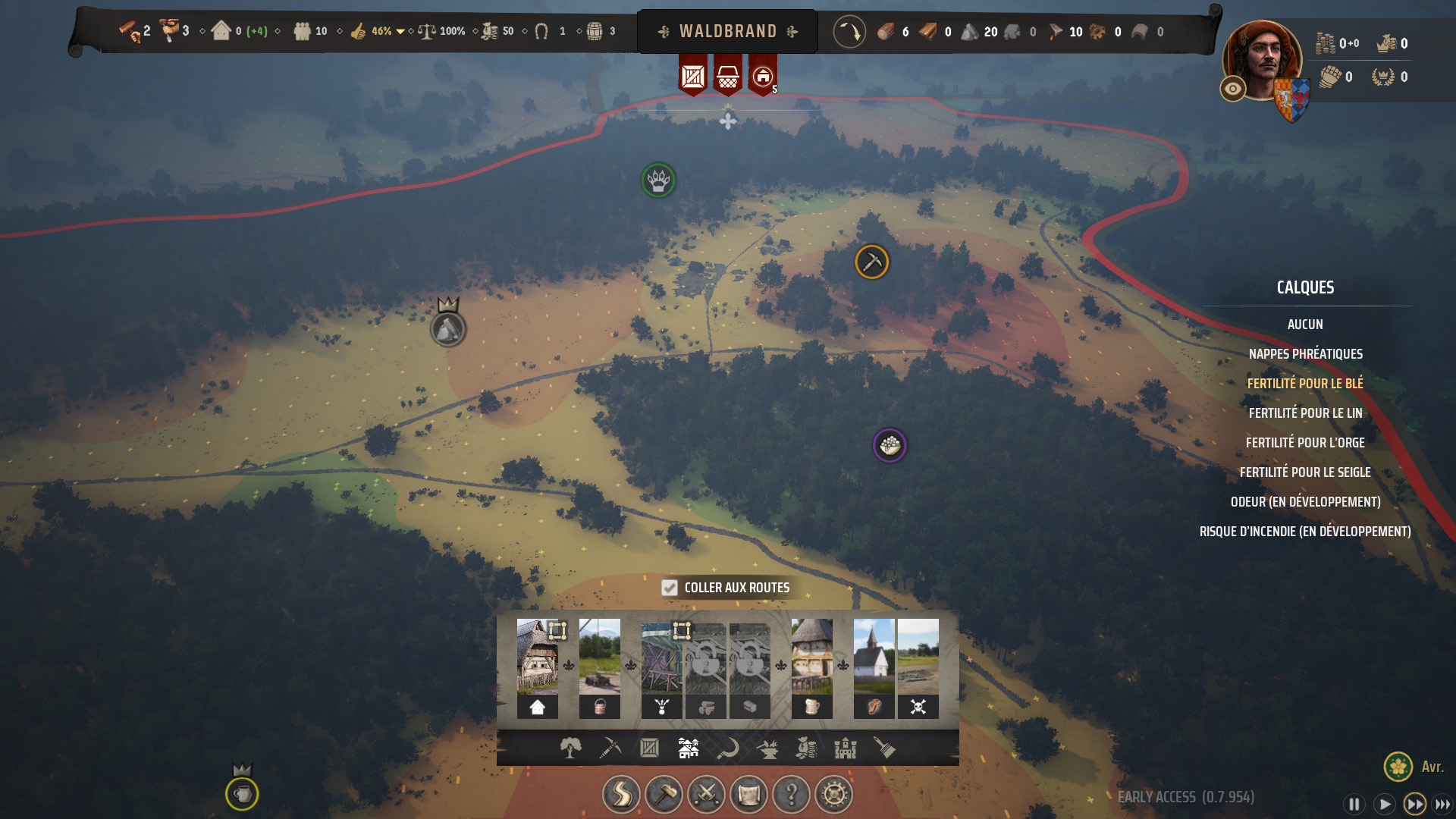This screenshot has height=819, width=1456.
Task: Show the Fertilité pour l'orge layer
Action: (1305, 443)
